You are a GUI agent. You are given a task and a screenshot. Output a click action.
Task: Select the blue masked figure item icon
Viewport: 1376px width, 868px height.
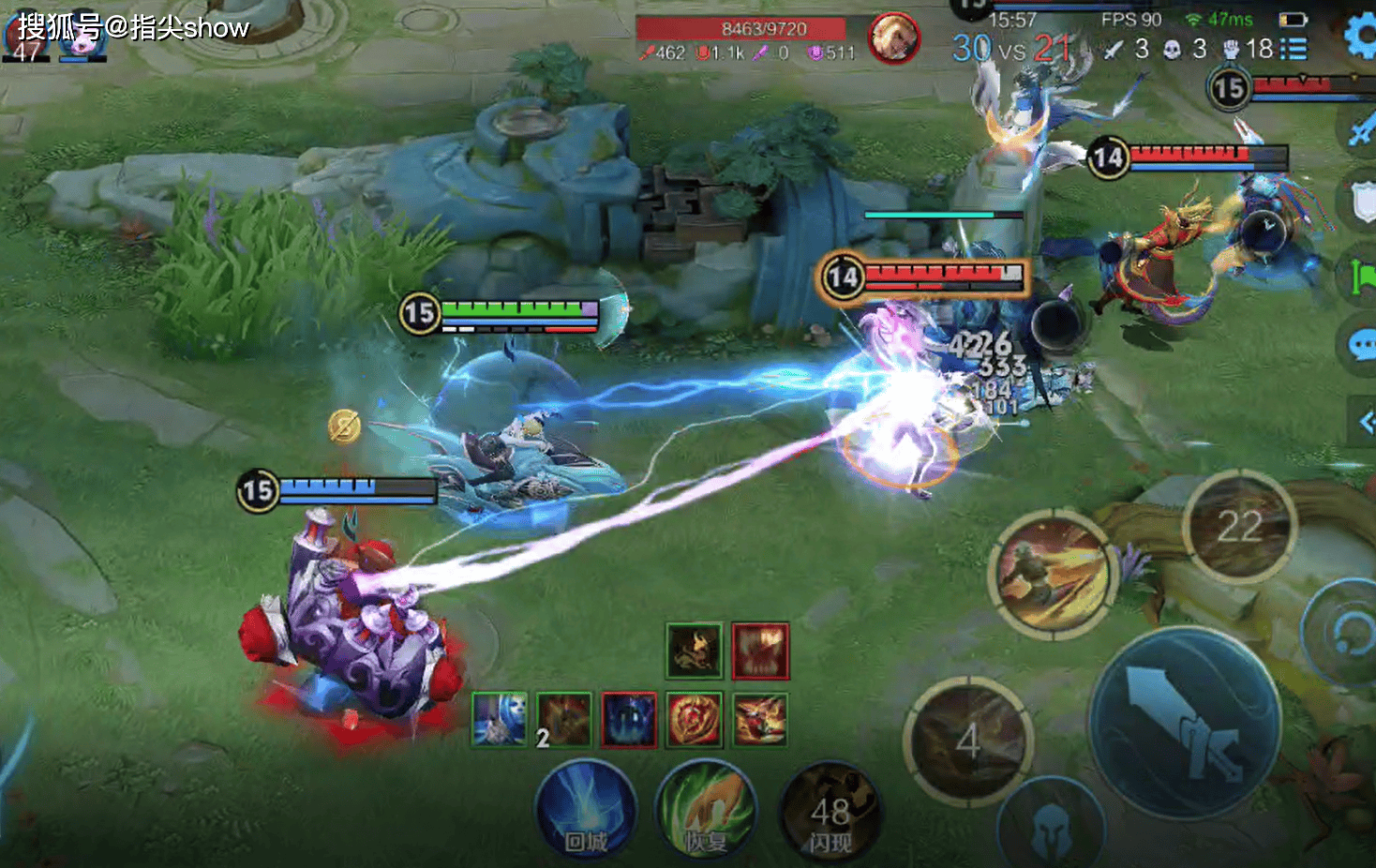[x=628, y=720]
